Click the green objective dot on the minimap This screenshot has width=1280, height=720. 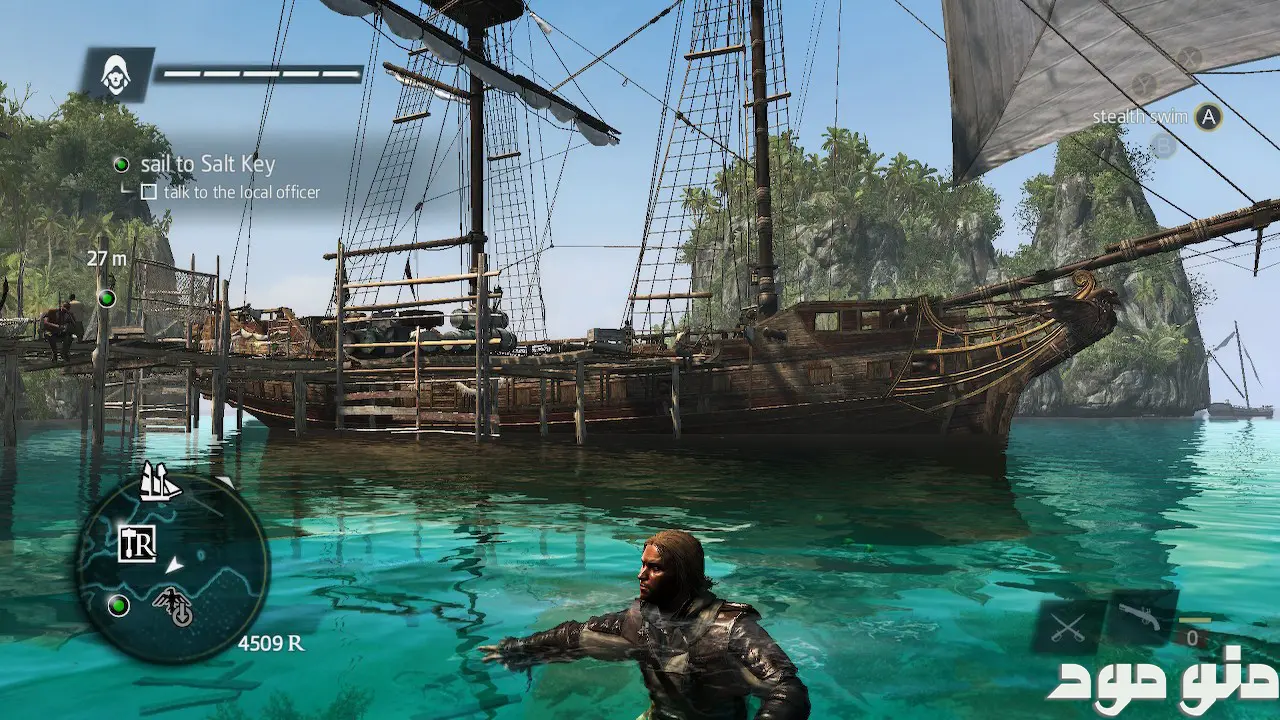(x=119, y=605)
